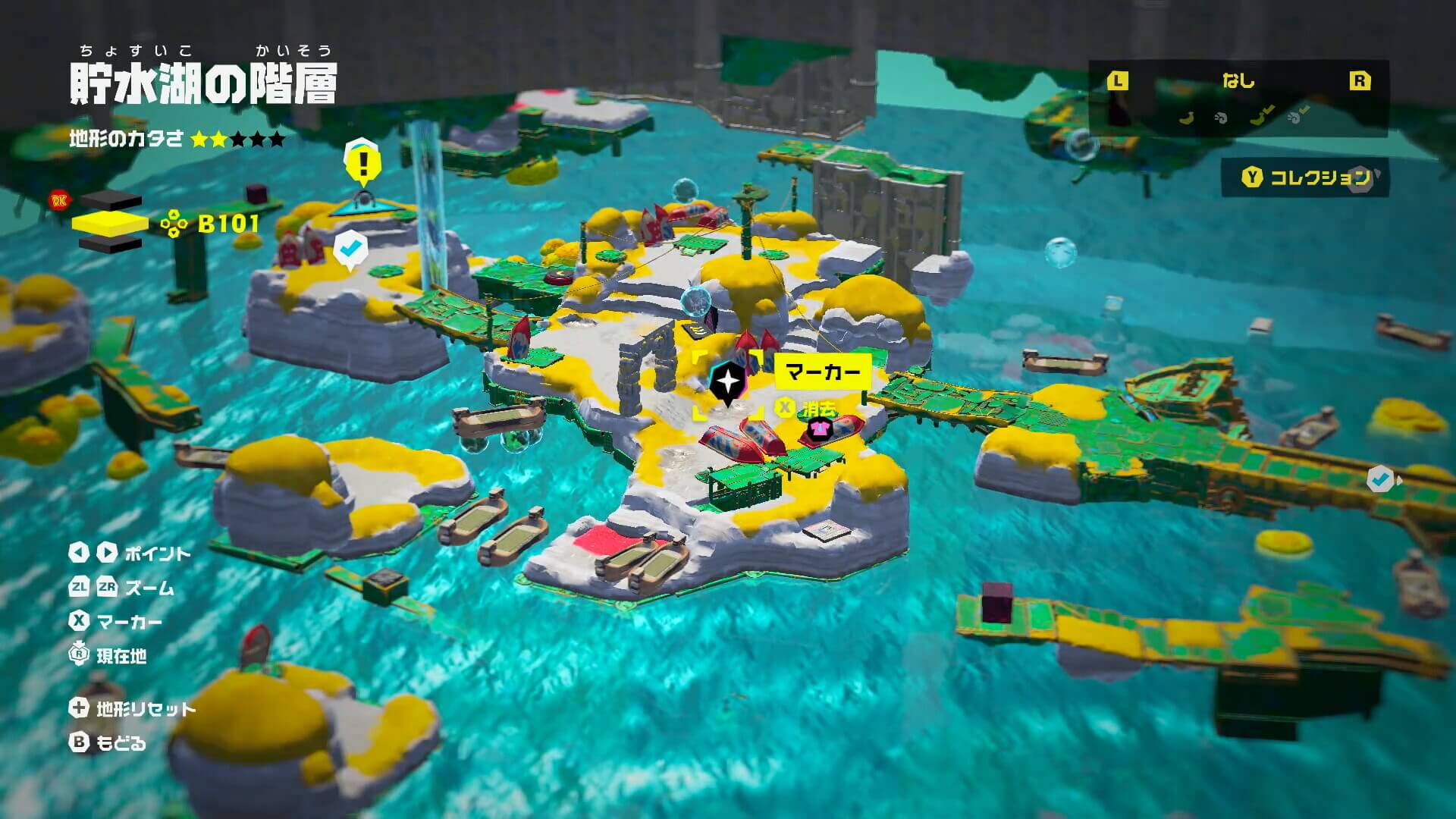Click the yellow マーカー tooltip label
The width and height of the screenshot is (1456, 819).
click(822, 372)
